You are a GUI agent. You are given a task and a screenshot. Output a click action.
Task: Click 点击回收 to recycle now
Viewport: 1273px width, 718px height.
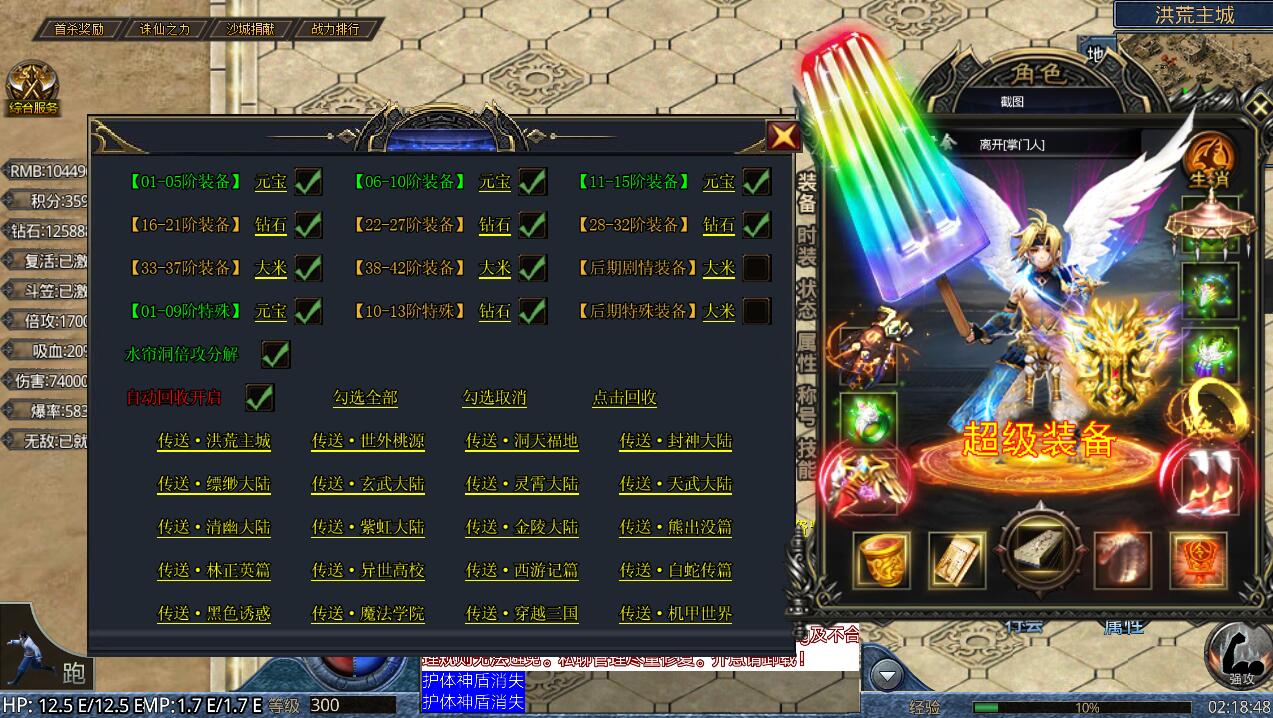point(624,398)
